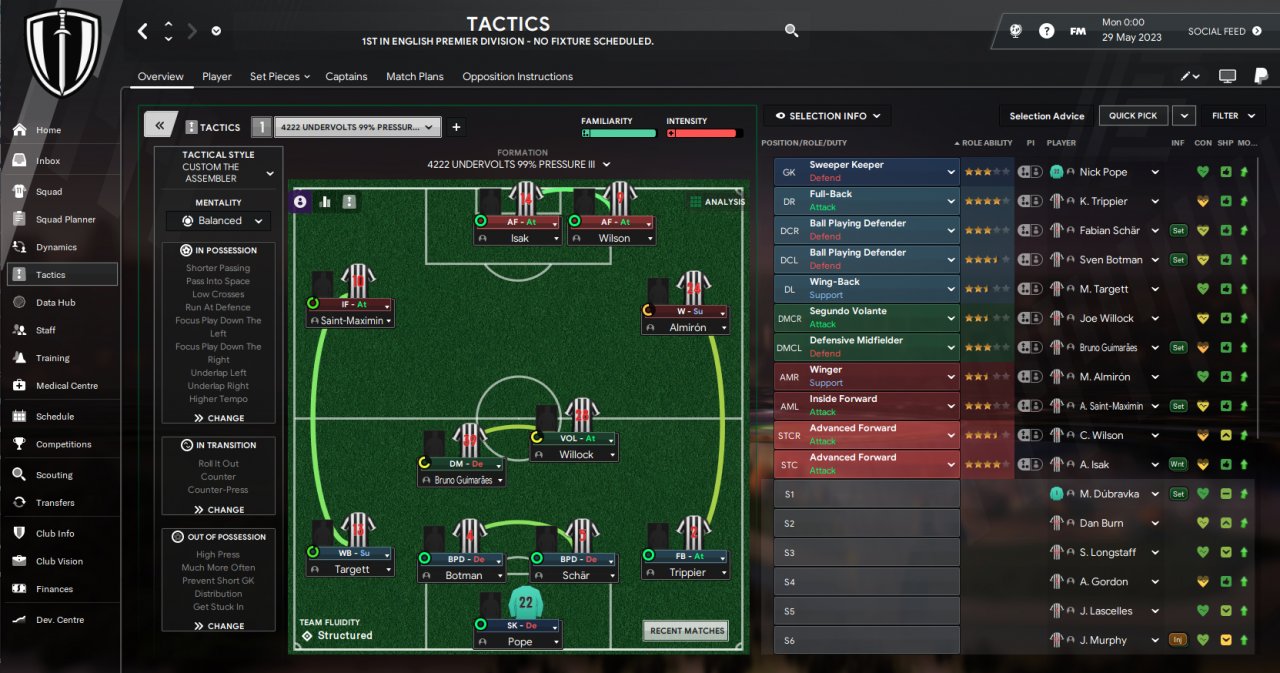Add a new tactic slot
Image resolution: width=1280 pixels, height=673 pixels.
tap(456, 127)
